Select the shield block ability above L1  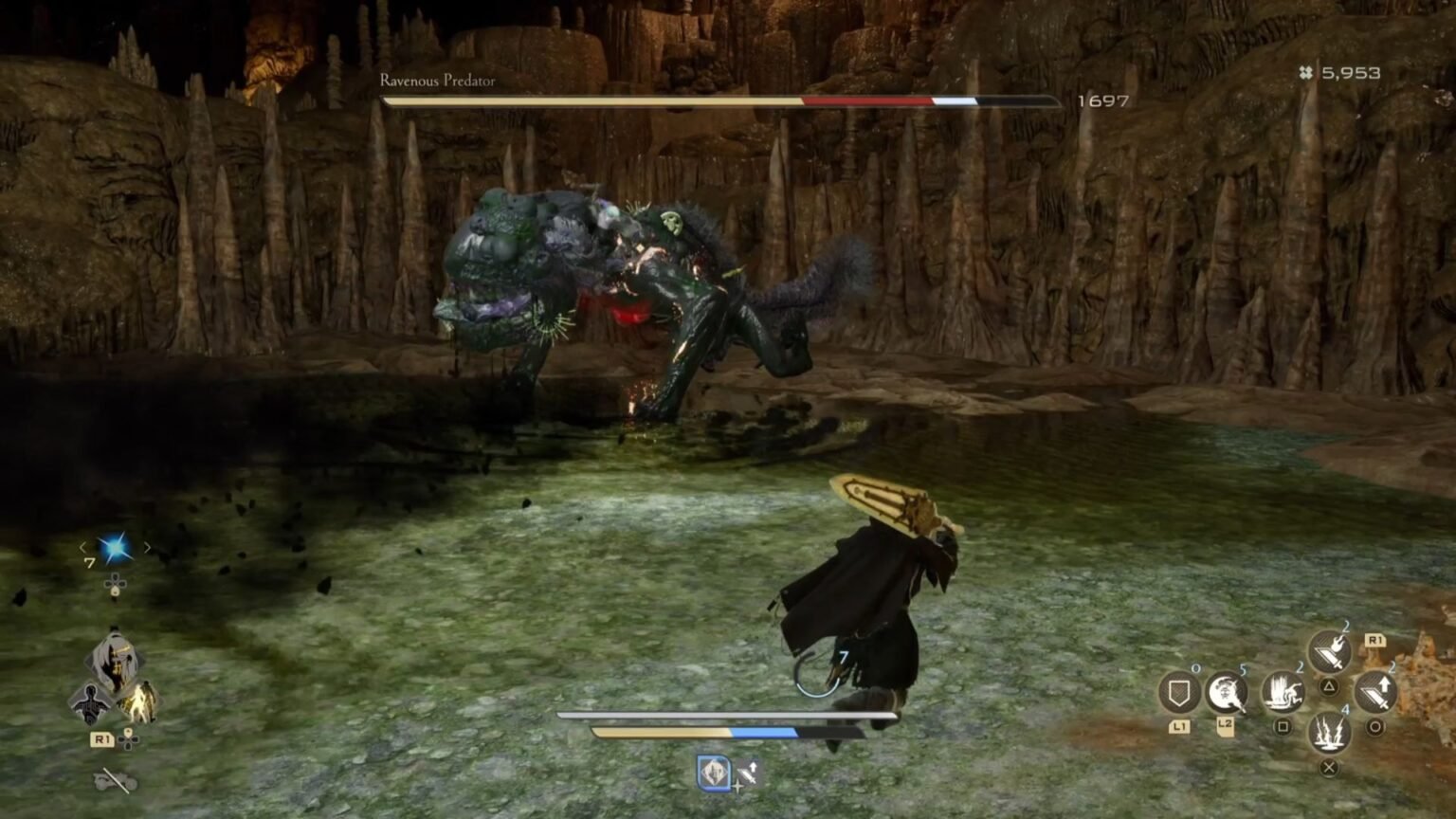tap(1182, 691)
